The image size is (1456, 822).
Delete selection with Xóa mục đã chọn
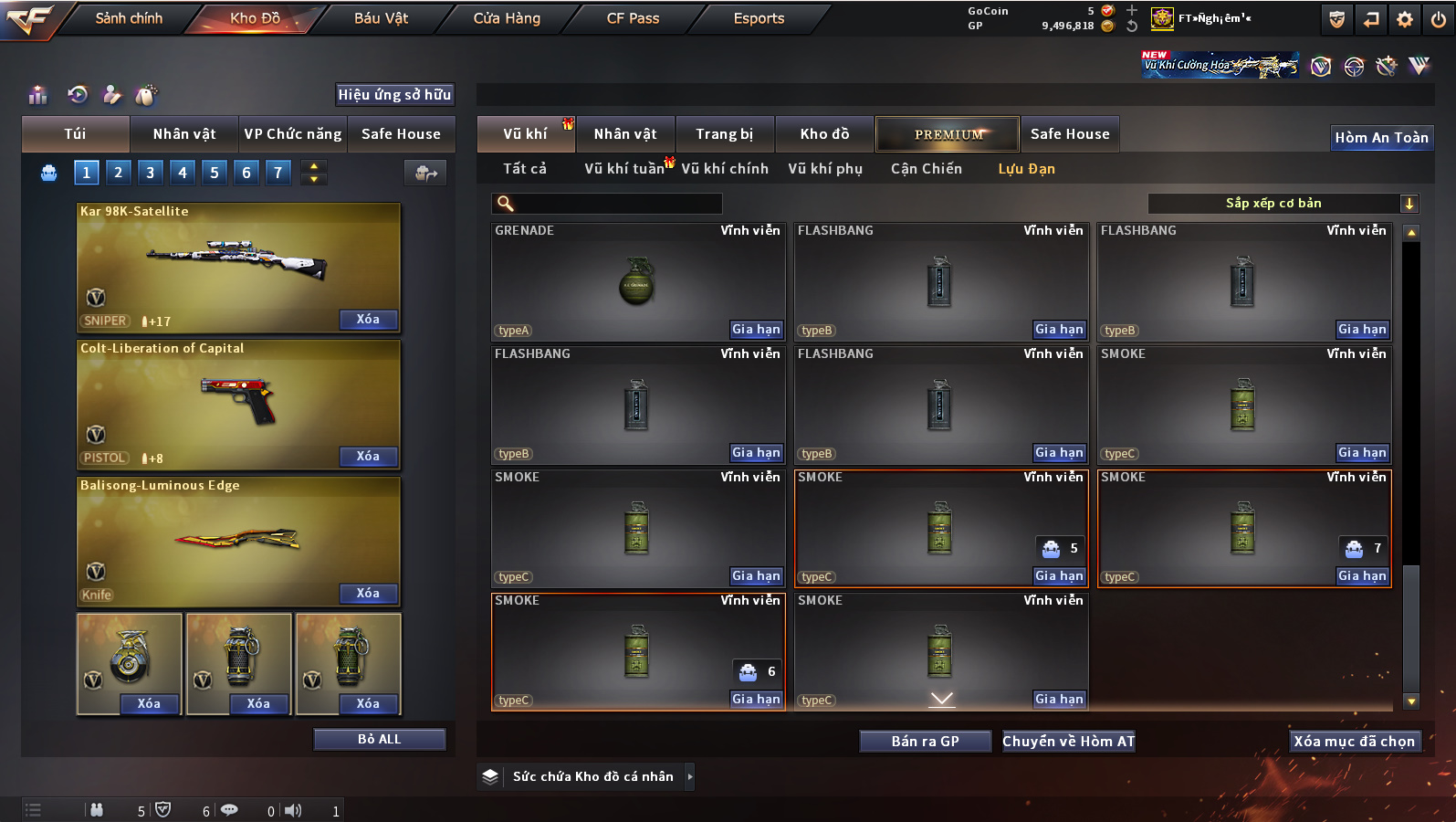pos(1354,742)
